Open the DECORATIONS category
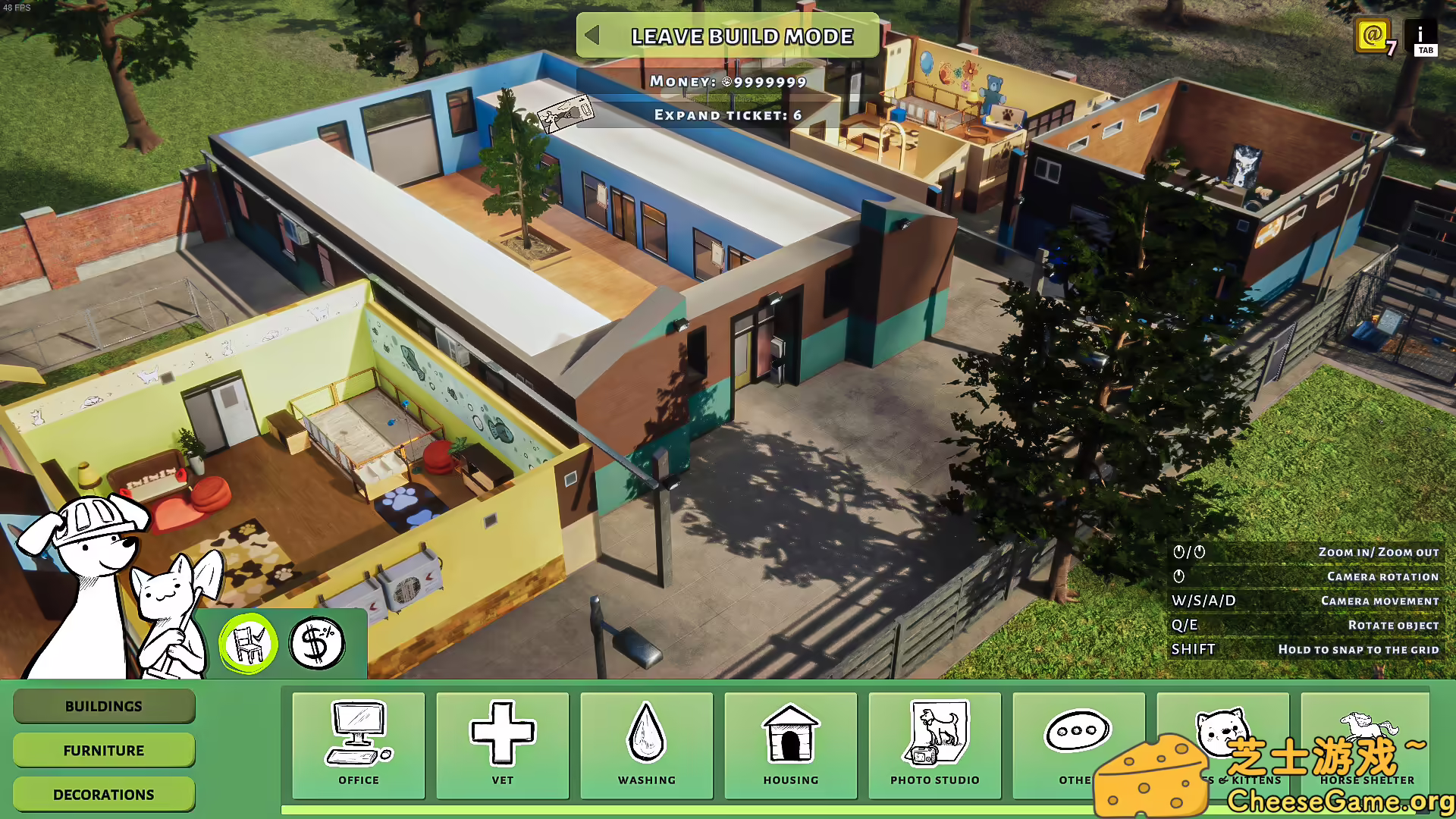 click(103, 794)
